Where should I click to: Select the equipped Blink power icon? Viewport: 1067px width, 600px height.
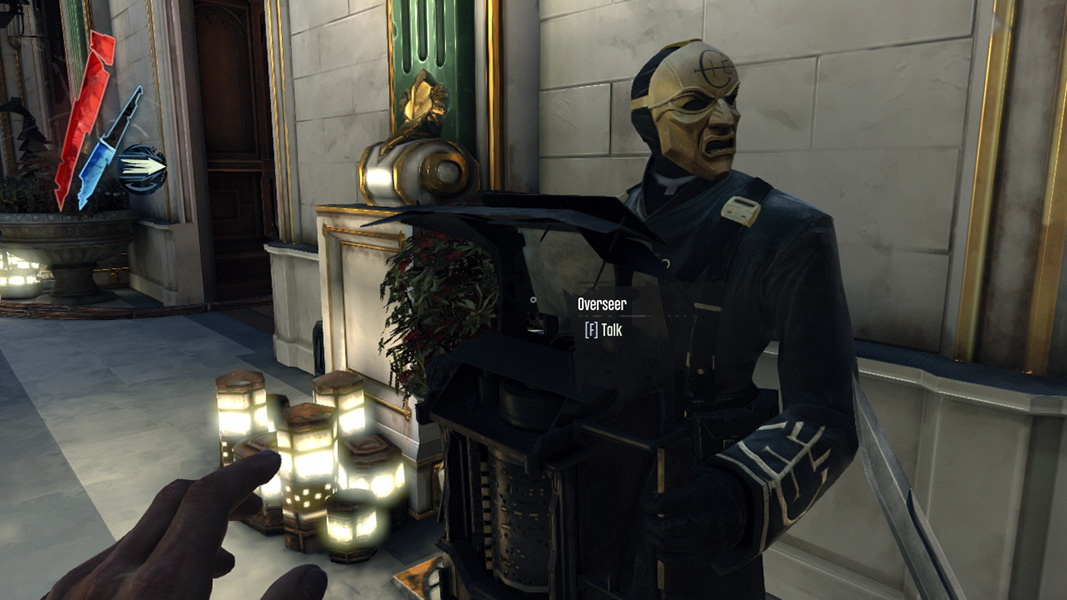click(x=142, y=168)
